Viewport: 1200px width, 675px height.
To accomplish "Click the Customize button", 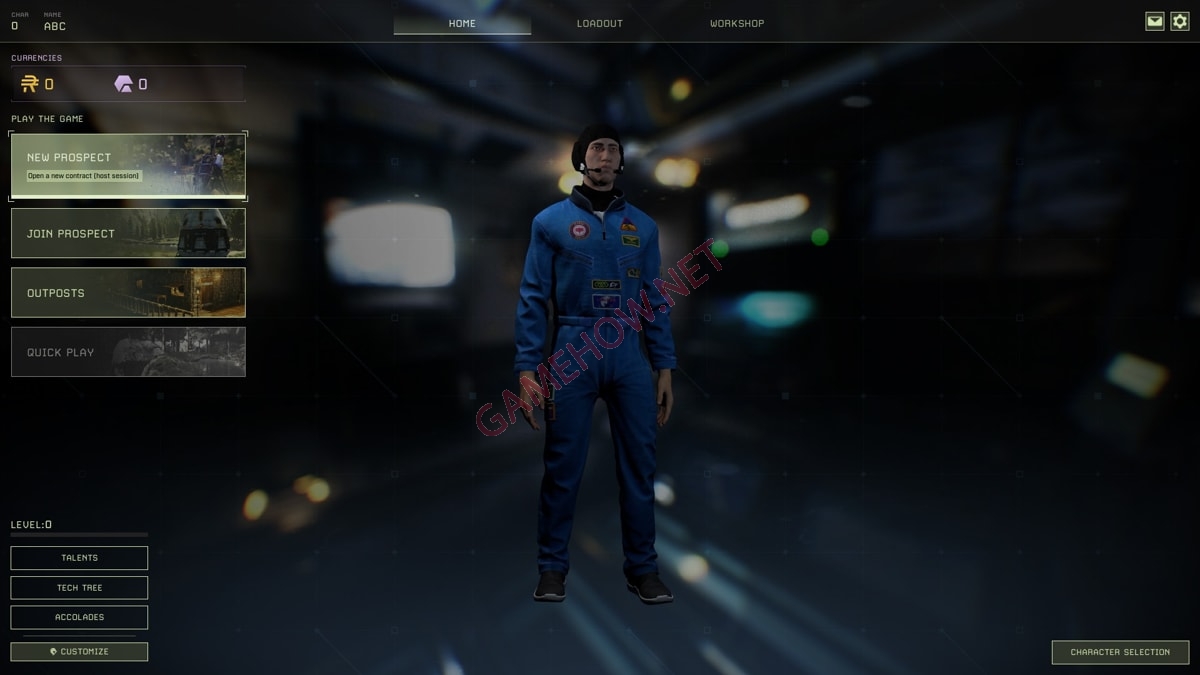I will pos(79,652).
